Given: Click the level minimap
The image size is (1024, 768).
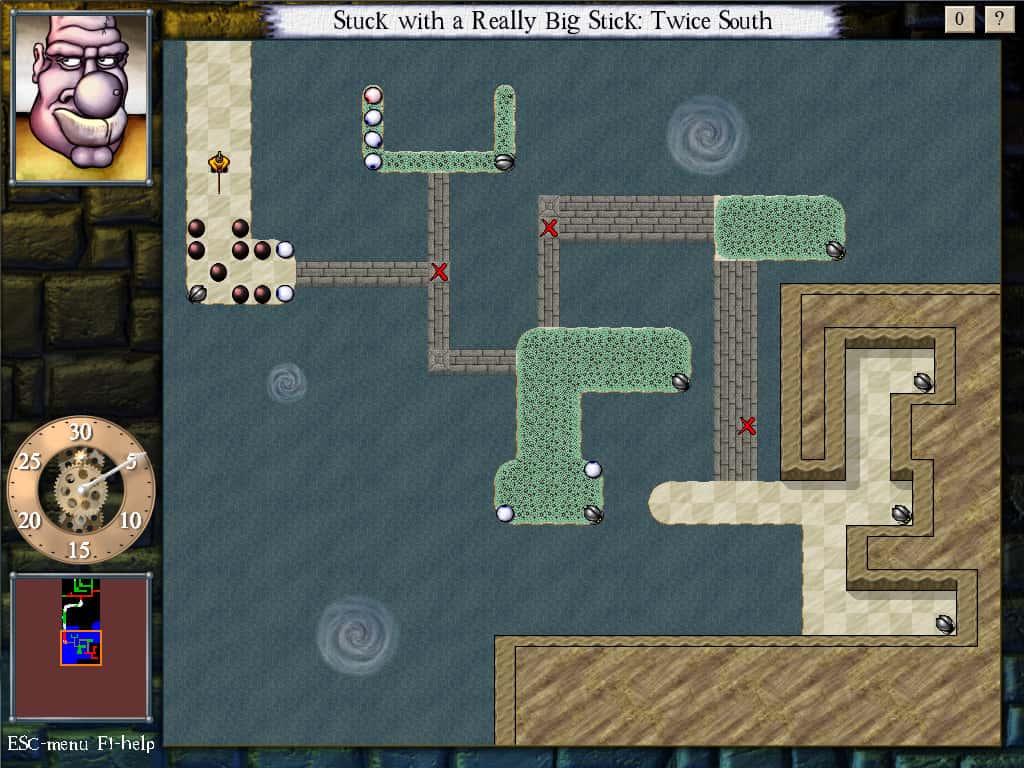Looking at the screenshot, I should (x=81, y=647).
